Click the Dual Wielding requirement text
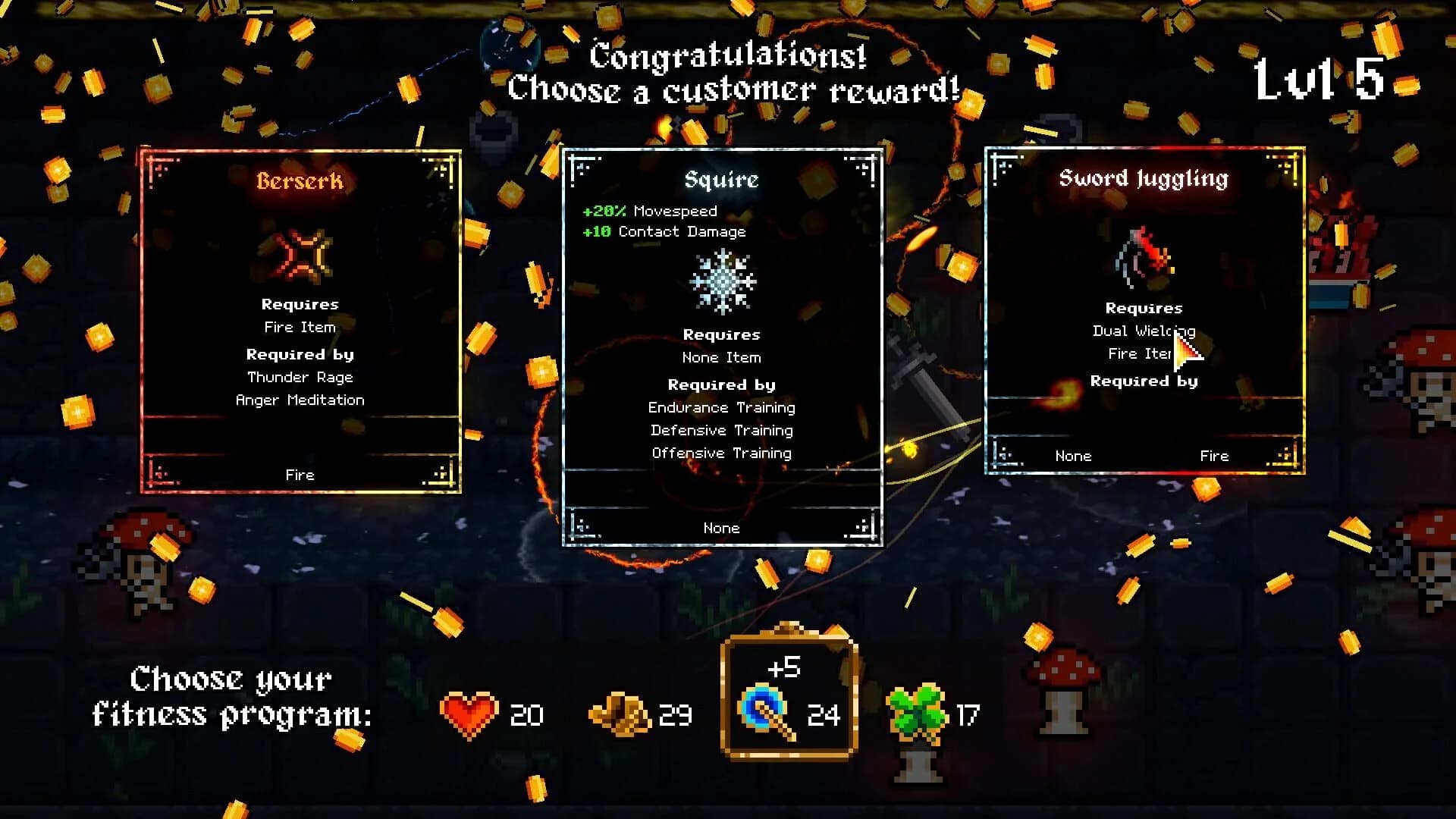Screen dimensions: 1456x819 [x=1144, y=331]
